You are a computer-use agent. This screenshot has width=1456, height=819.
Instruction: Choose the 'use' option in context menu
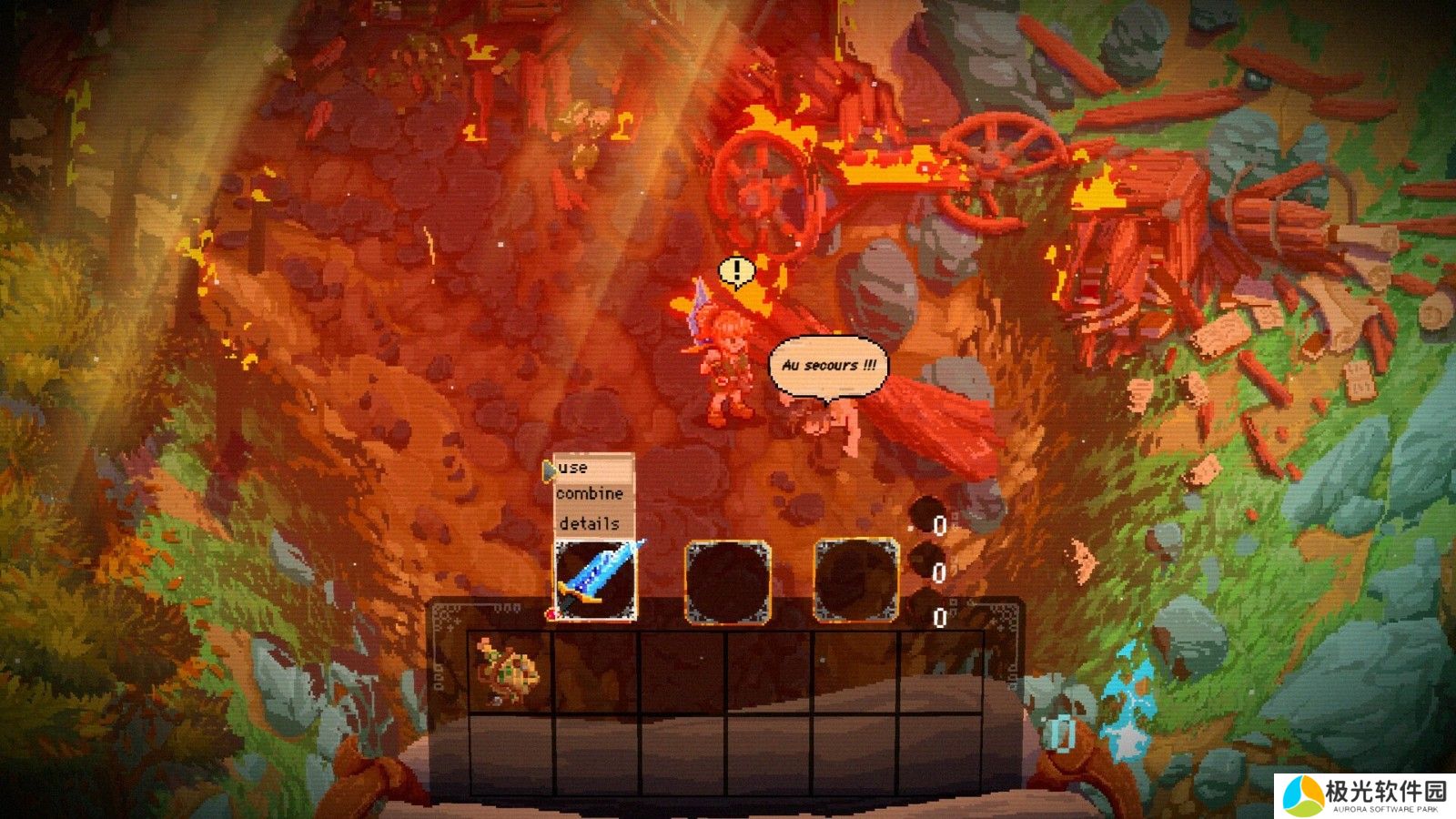click(x=574, y=468)
